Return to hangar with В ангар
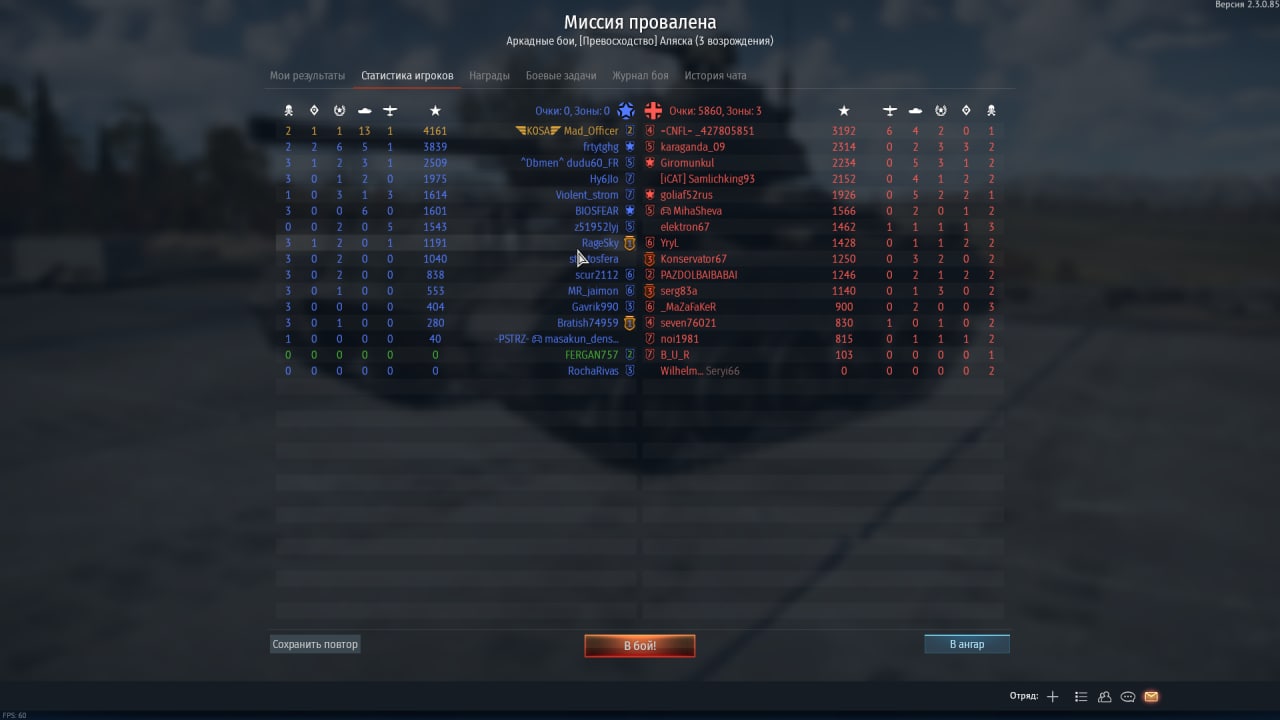 pyautogui.click(x=966, y=645)
